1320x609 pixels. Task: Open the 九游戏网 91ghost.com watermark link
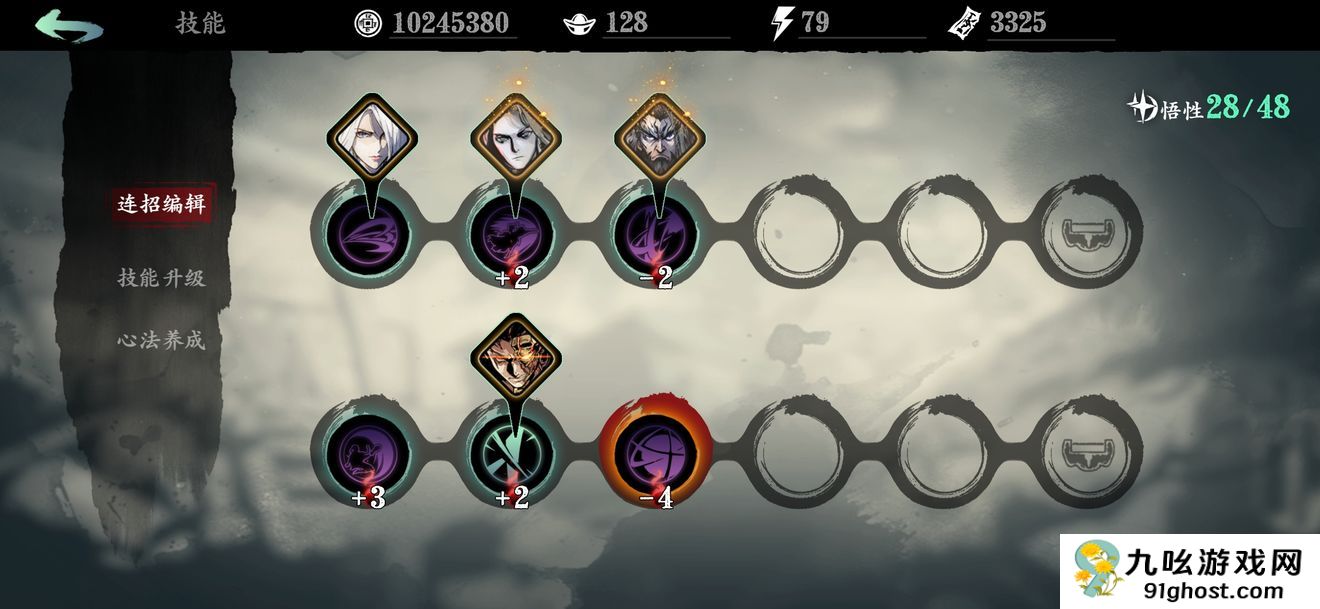click(1190, 572)
